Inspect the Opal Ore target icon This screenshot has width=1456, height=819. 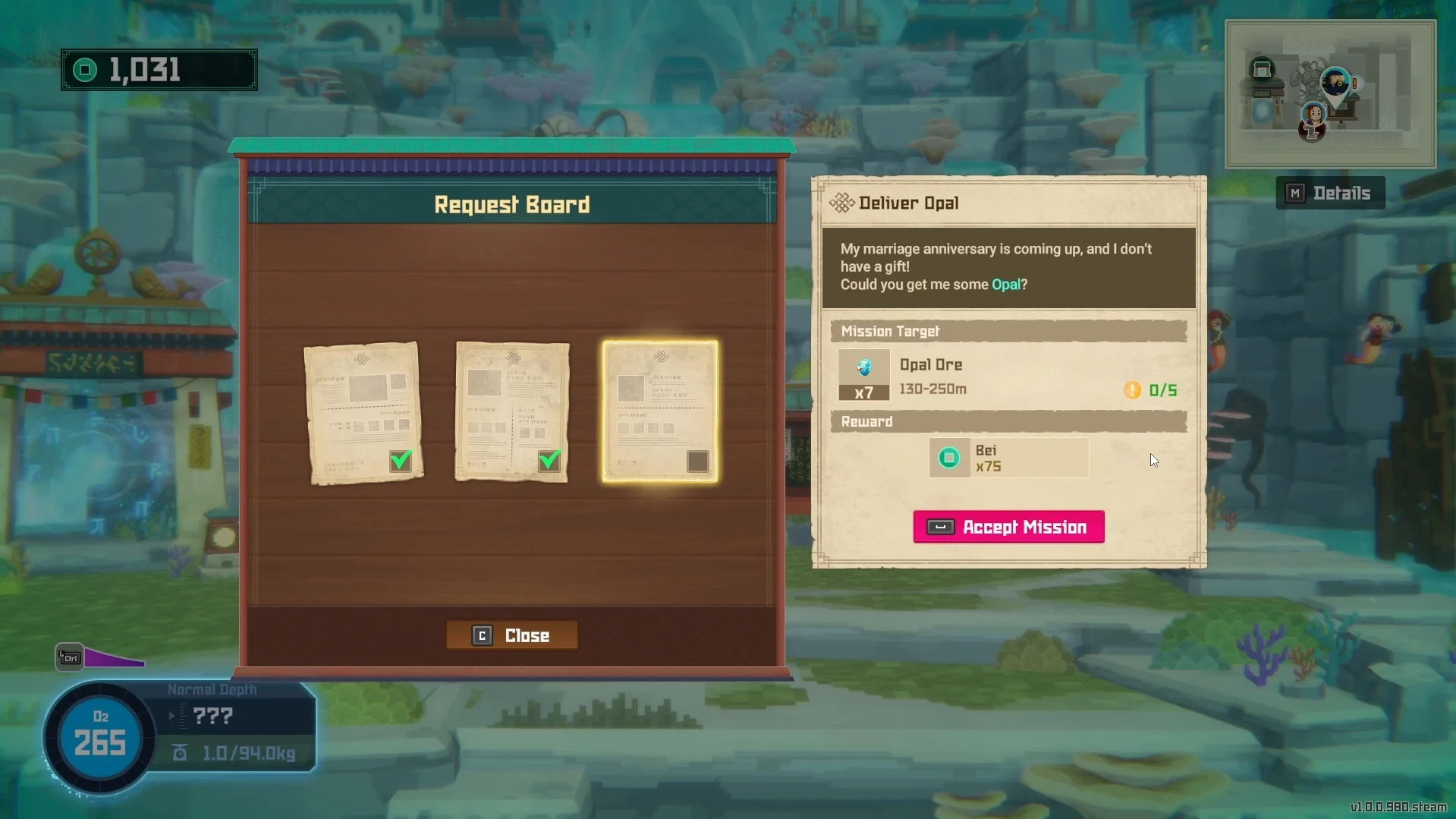coord(863,368)
